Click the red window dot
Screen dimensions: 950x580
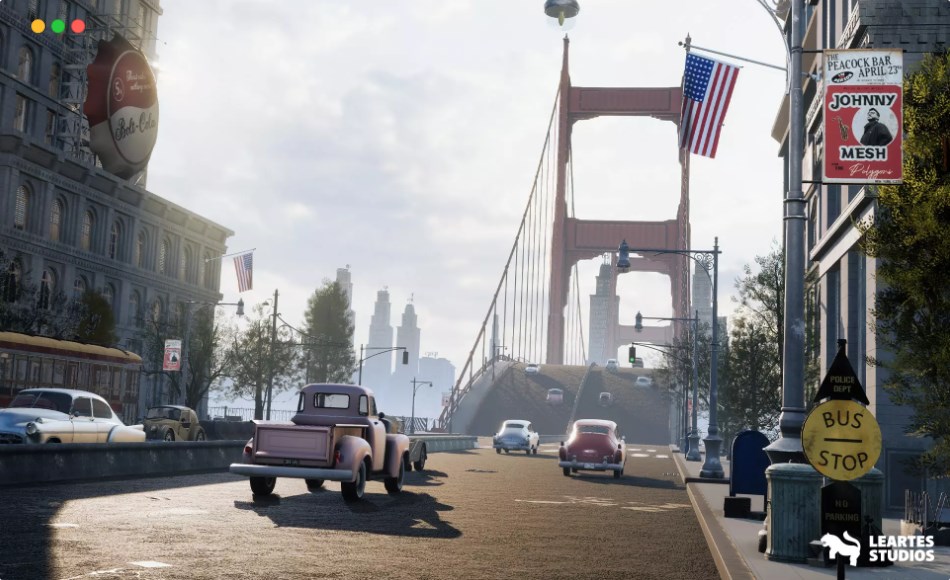tap(78, 26)
